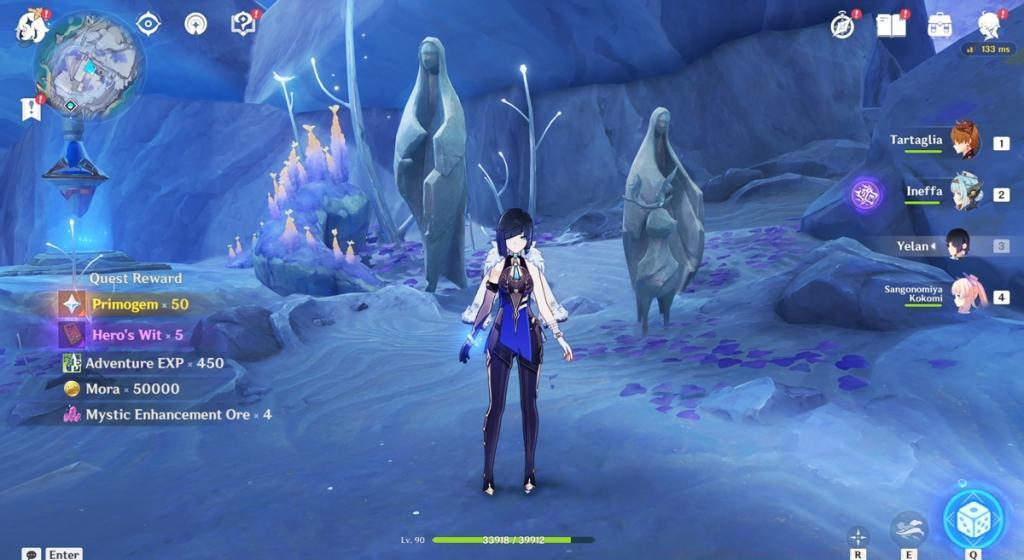The height and width of the screenshot is (560, 1024).
Task: Open the compass events icon
Action: (843, 26)
